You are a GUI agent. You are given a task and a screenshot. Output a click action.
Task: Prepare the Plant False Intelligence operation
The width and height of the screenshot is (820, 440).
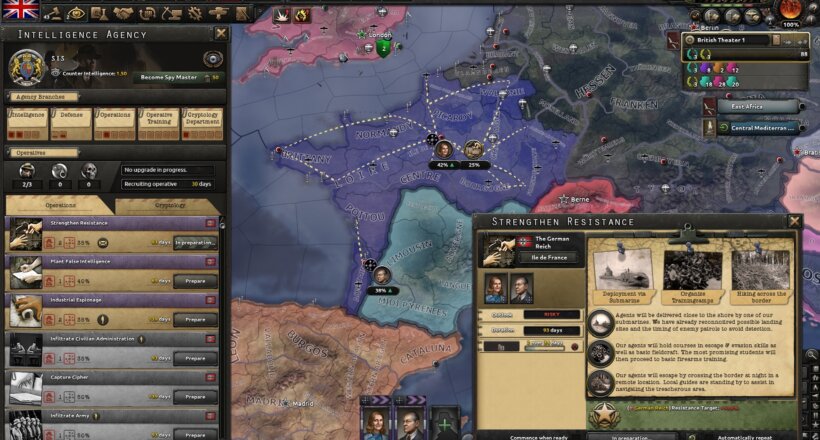(195, 281)
